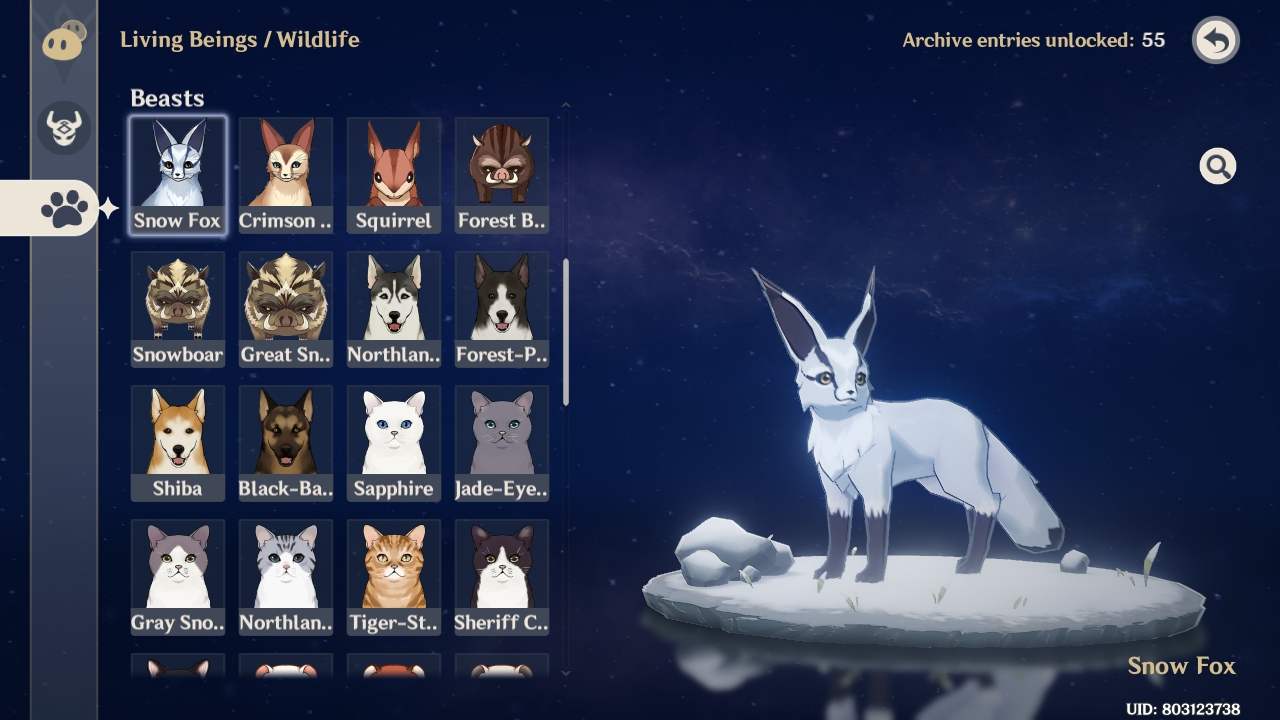Open the Great Snowboar entry
Viewport: 1280px width, 720px height.
coord(285,310)
